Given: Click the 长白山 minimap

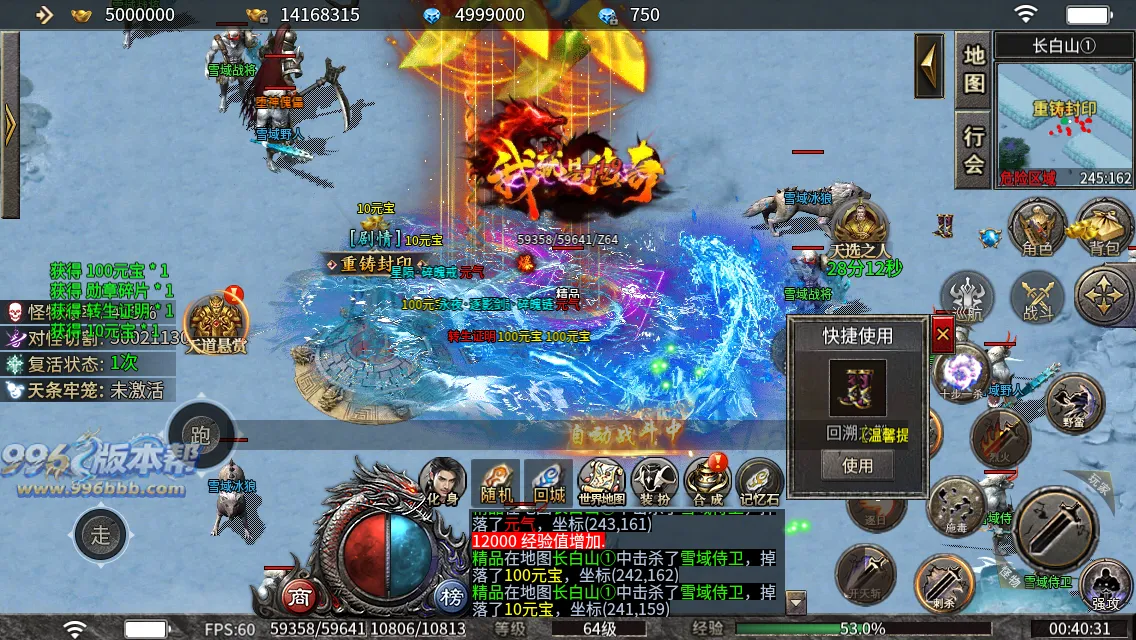Looking at the screenshot, I should (x=1063, y=122).
